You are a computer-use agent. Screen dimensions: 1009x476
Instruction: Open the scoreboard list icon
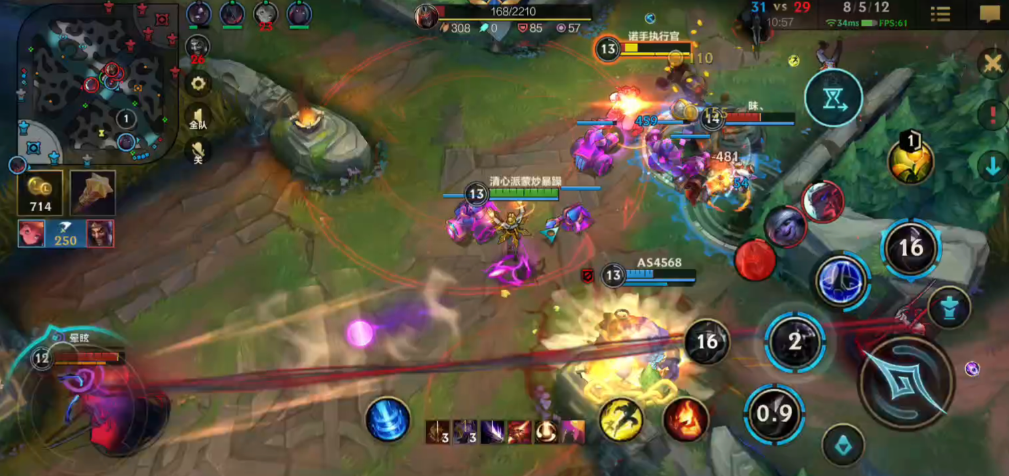[x=940, y=13]
